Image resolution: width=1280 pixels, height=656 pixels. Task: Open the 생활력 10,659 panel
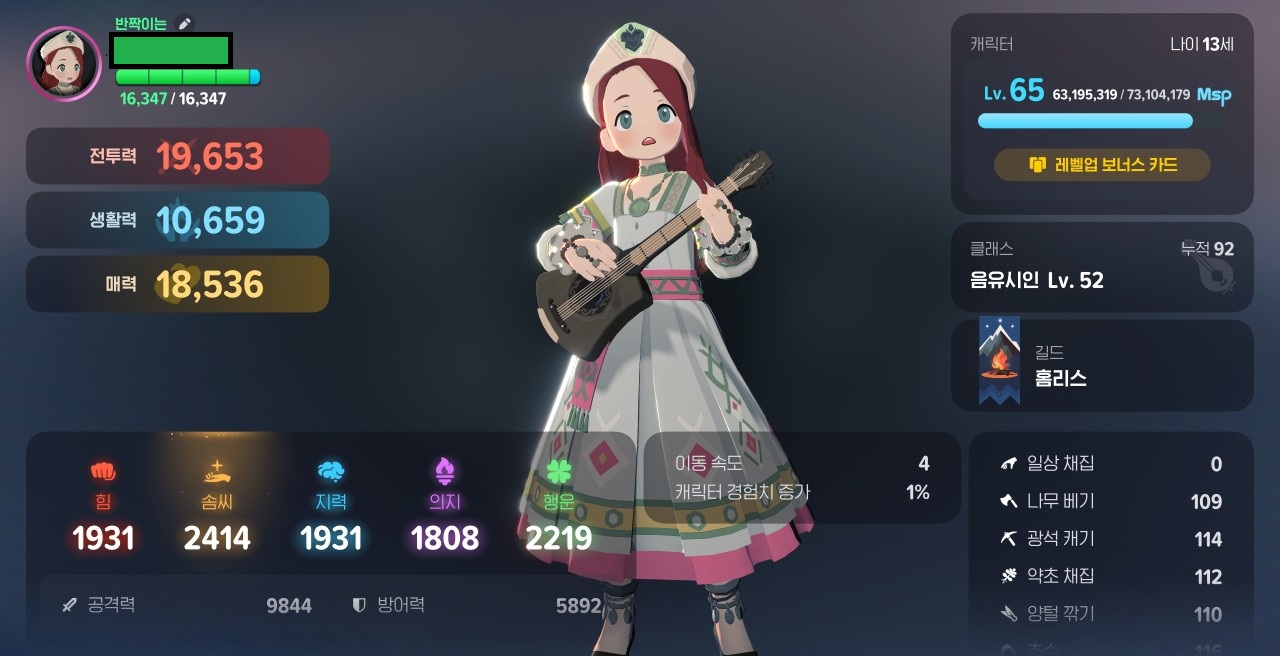[x=177, y=220]
